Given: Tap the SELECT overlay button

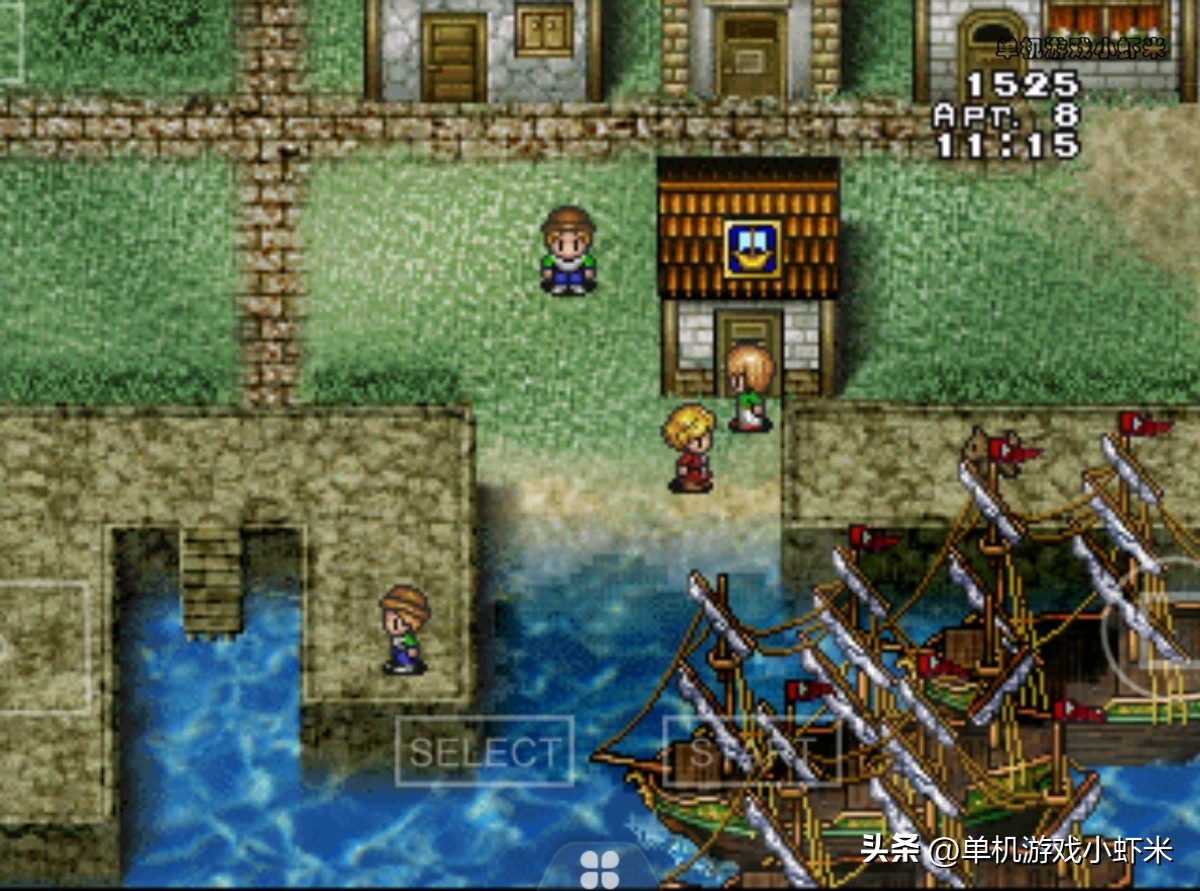Looking at the screenshot, I should click(x=485, y=751).
